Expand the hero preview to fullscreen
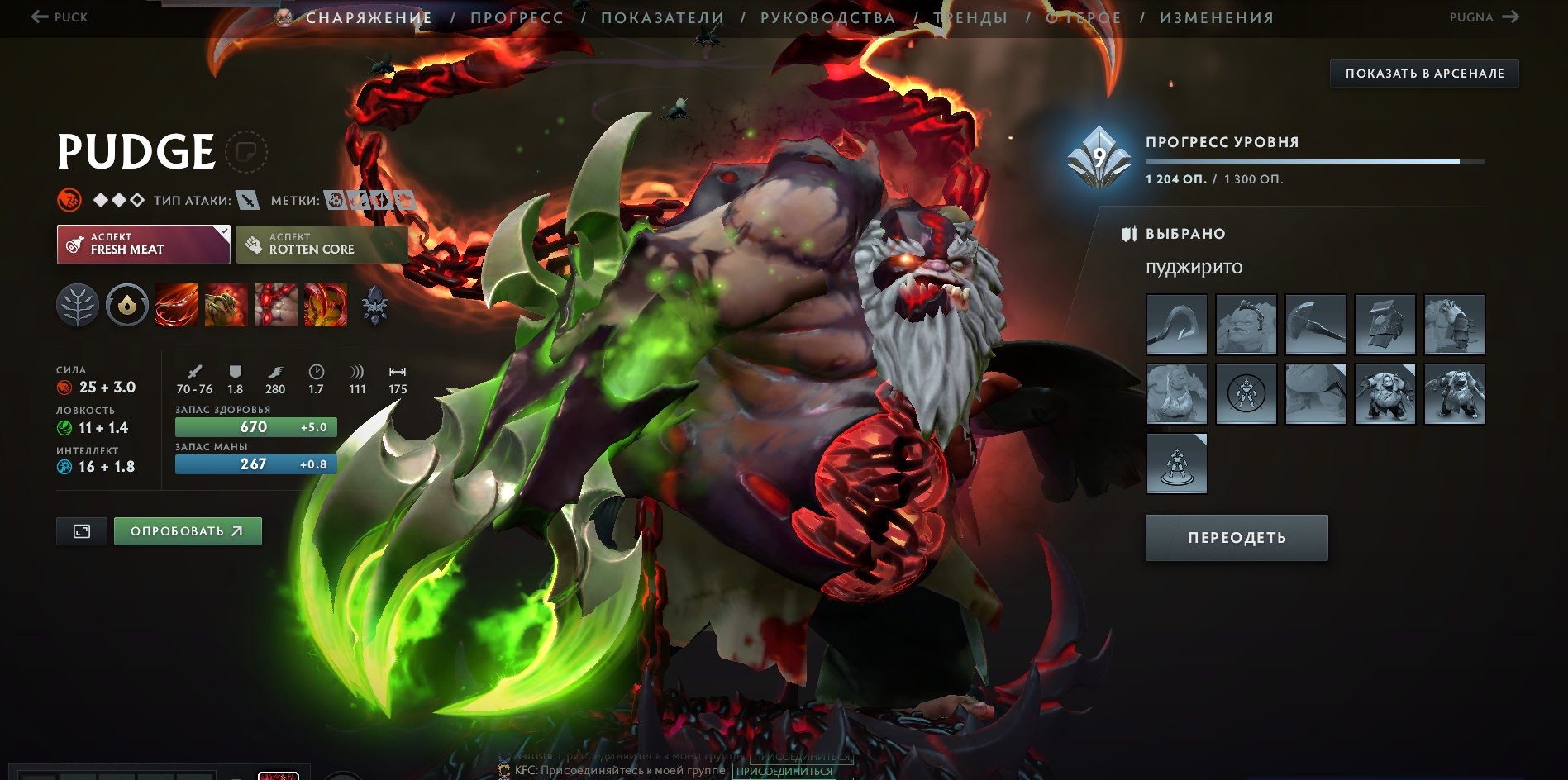This screenshot has height=780, width=1568. (81, 531)
